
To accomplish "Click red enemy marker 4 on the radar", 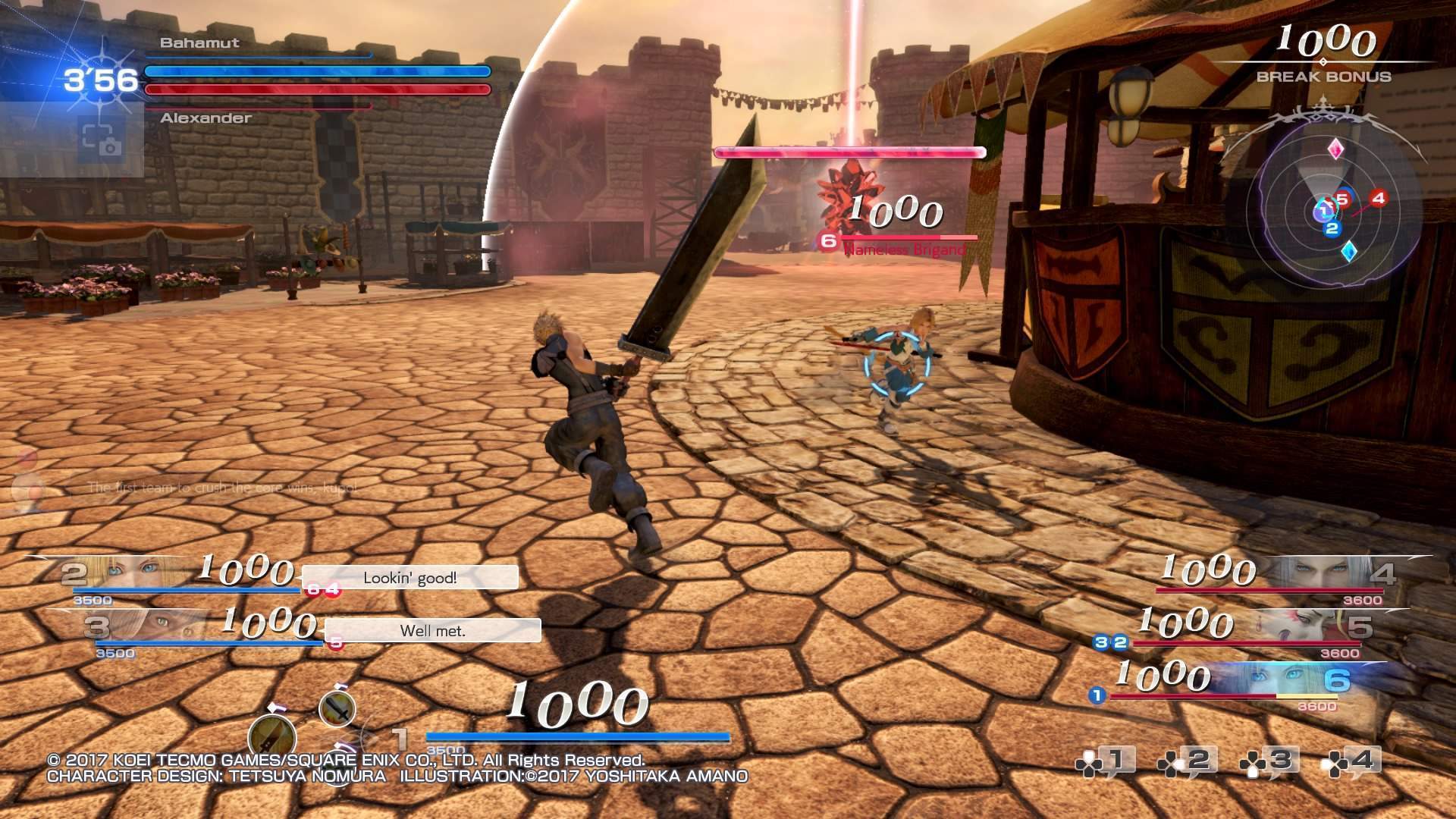I will point(1378,198).
